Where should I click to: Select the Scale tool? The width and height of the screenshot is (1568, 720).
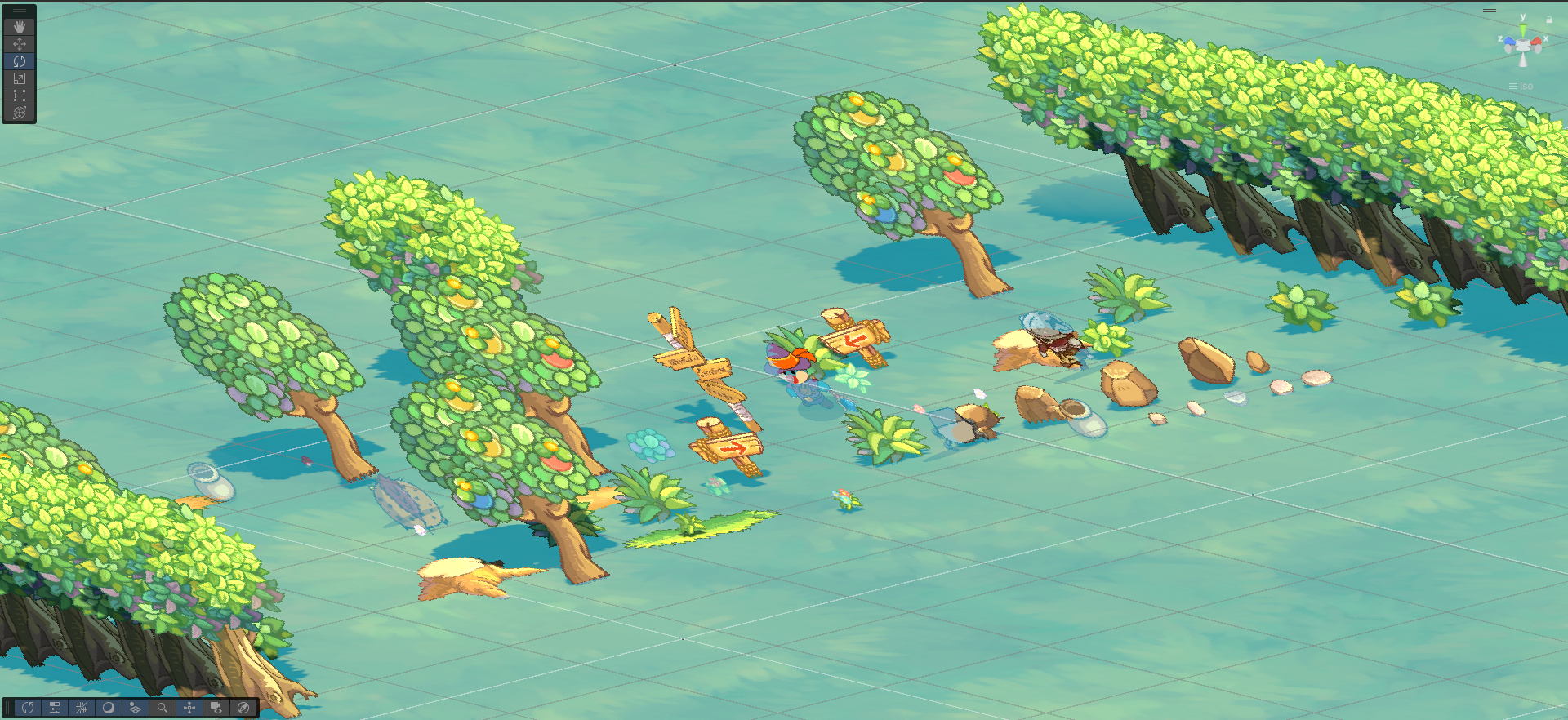(19, 78)
